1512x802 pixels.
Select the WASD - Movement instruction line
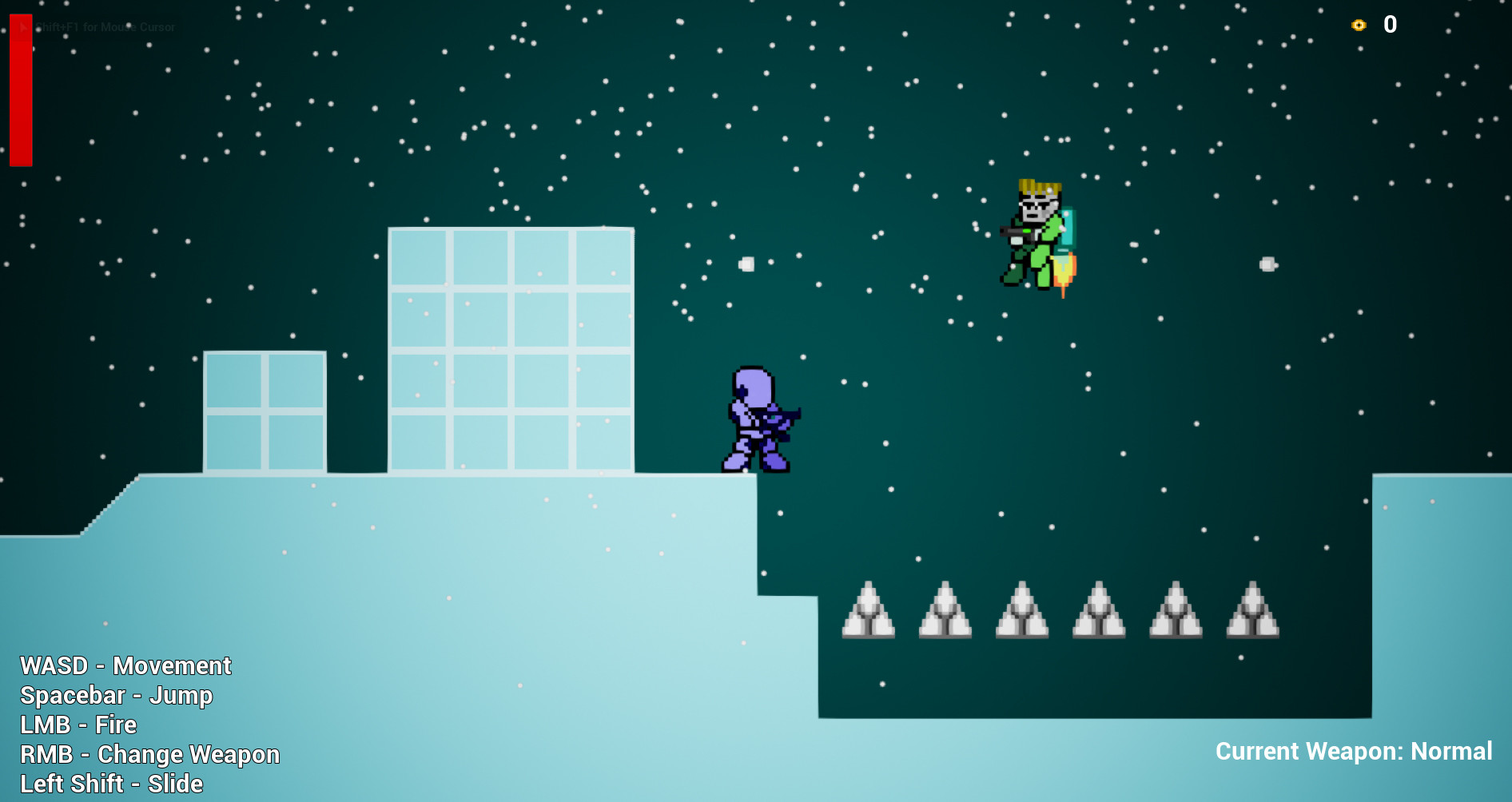click(x=125, y=665)
